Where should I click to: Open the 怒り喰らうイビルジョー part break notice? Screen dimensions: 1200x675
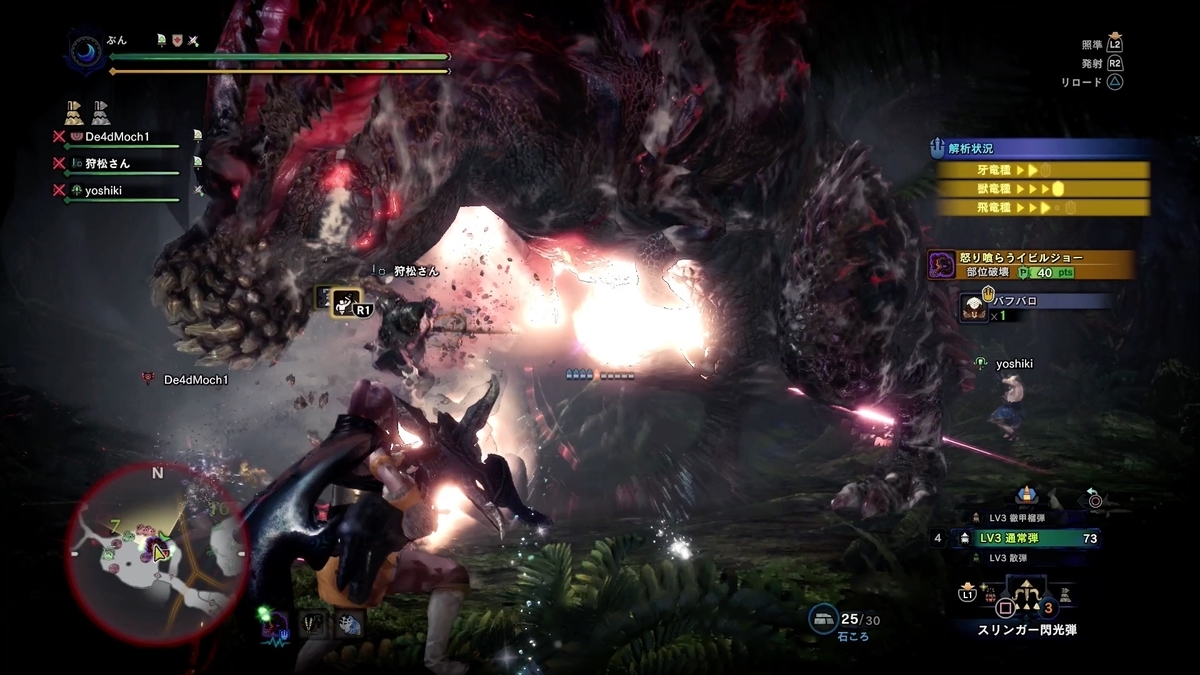(x=1032, y=264)
